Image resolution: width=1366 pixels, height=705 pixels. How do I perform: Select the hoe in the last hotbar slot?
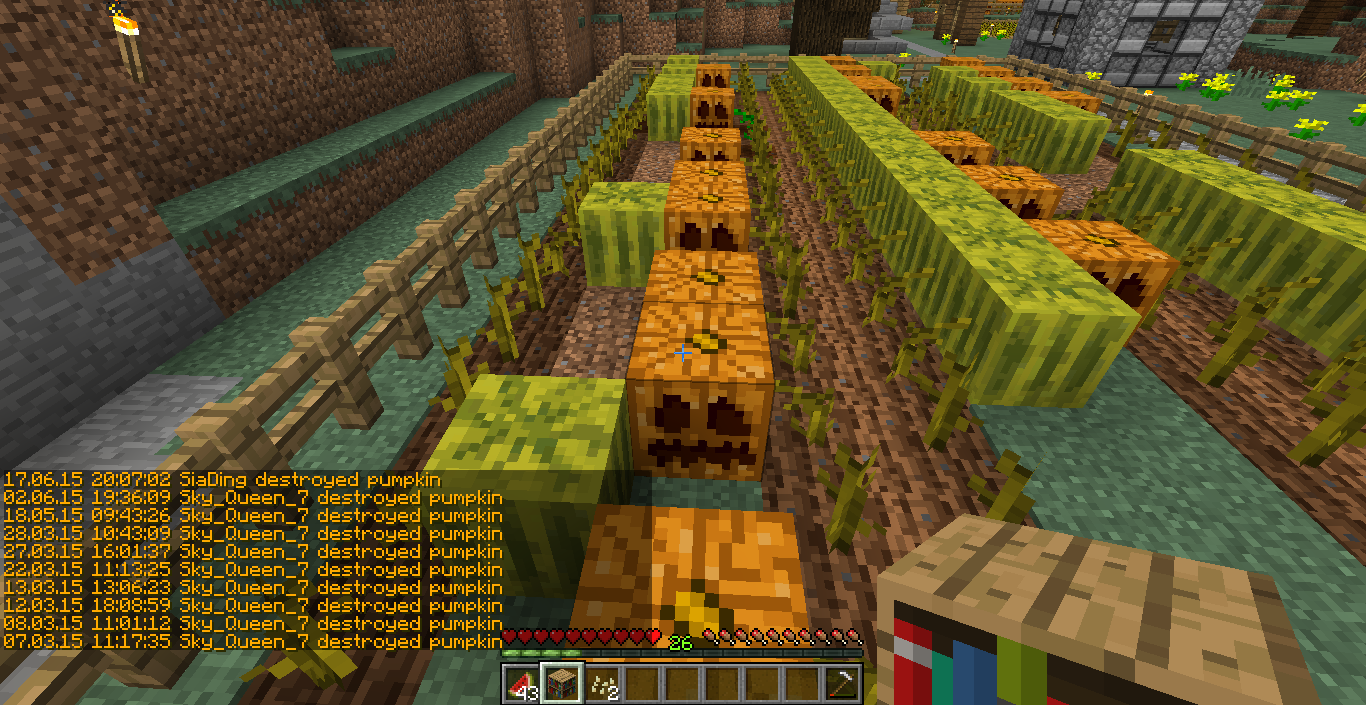pos(843,684)
